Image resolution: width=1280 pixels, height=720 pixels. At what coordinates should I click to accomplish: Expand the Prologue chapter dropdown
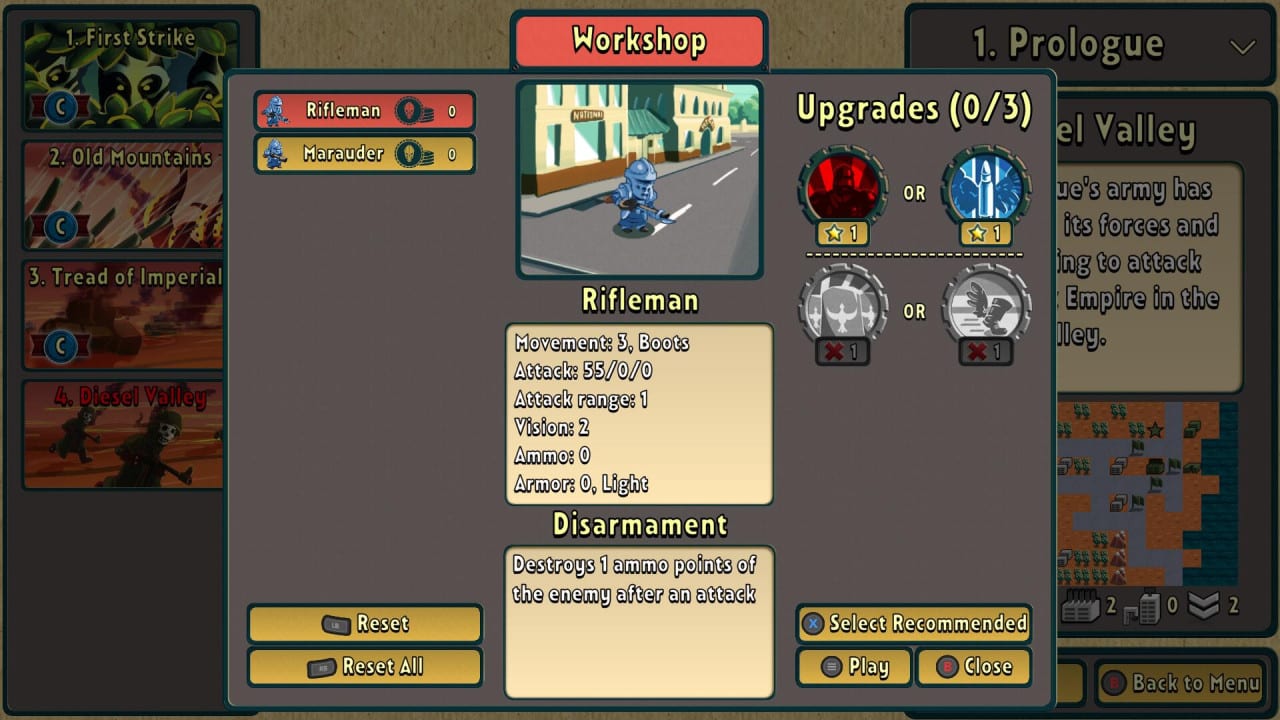click(1243, 46)
